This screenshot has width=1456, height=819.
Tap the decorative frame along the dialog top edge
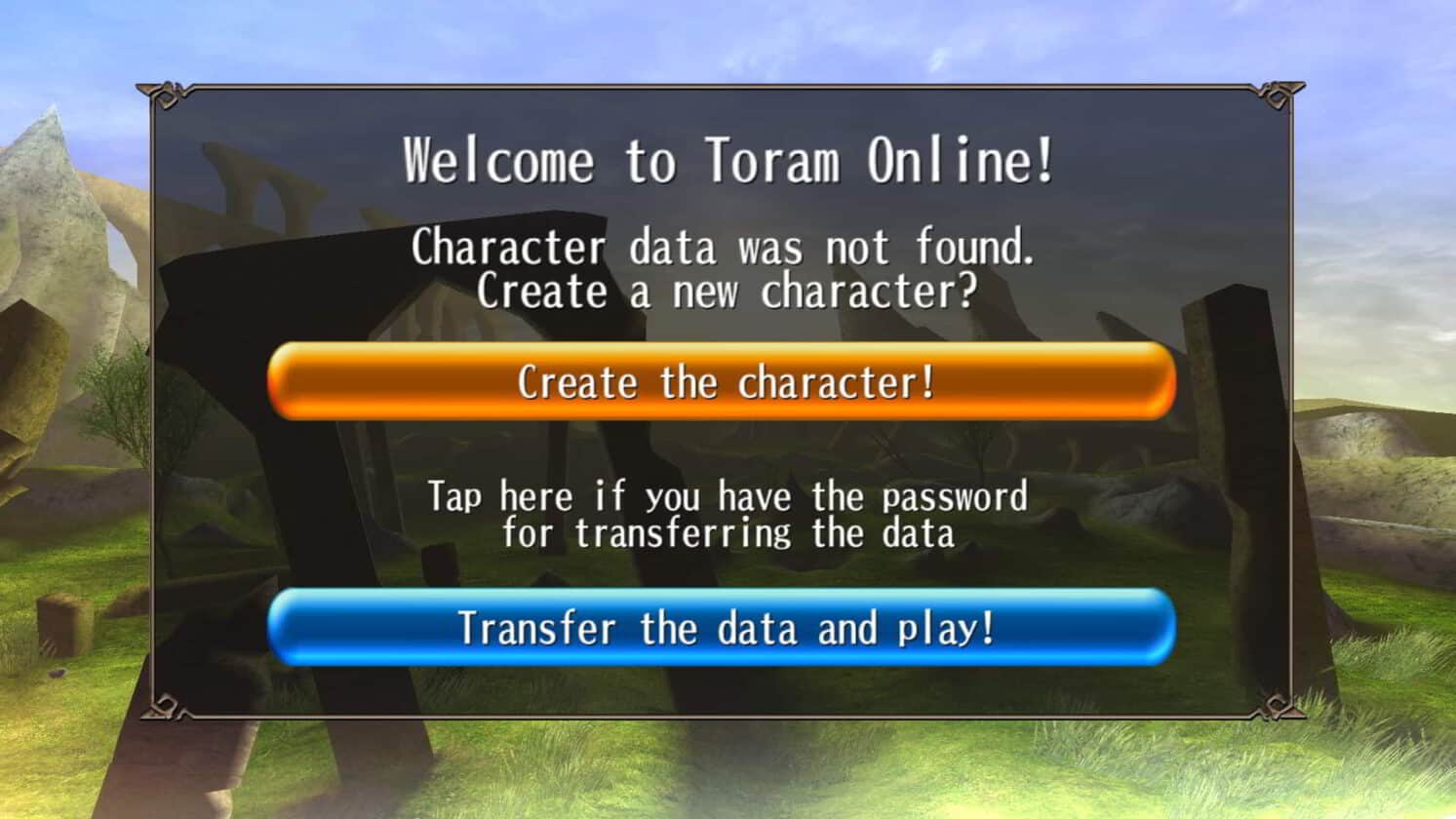coord(727,86)
